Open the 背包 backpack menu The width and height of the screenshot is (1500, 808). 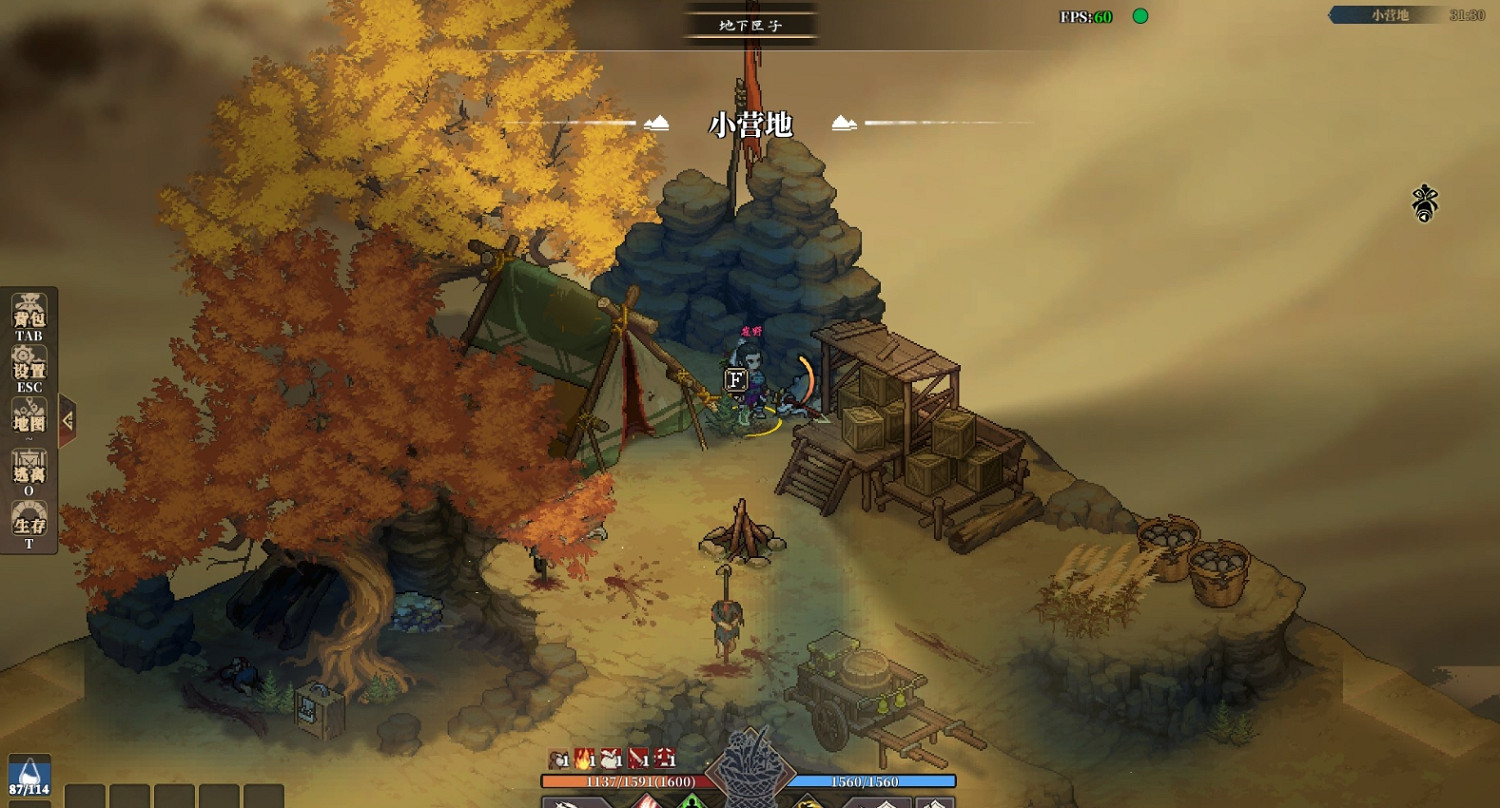pyautogui.click(x=28, y=316)
